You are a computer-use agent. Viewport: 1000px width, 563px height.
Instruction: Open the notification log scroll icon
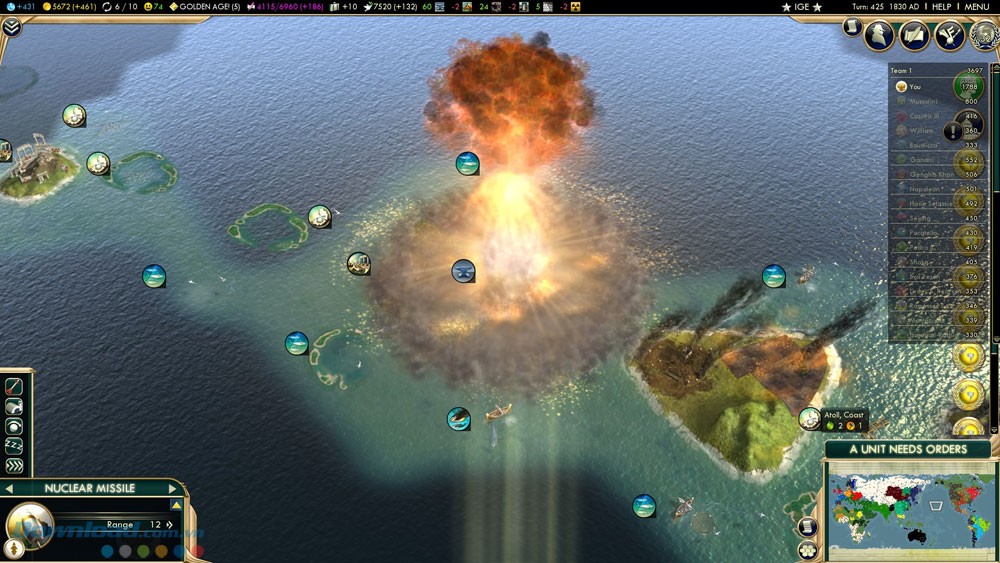pyautogui.click(x=851, y=27)
